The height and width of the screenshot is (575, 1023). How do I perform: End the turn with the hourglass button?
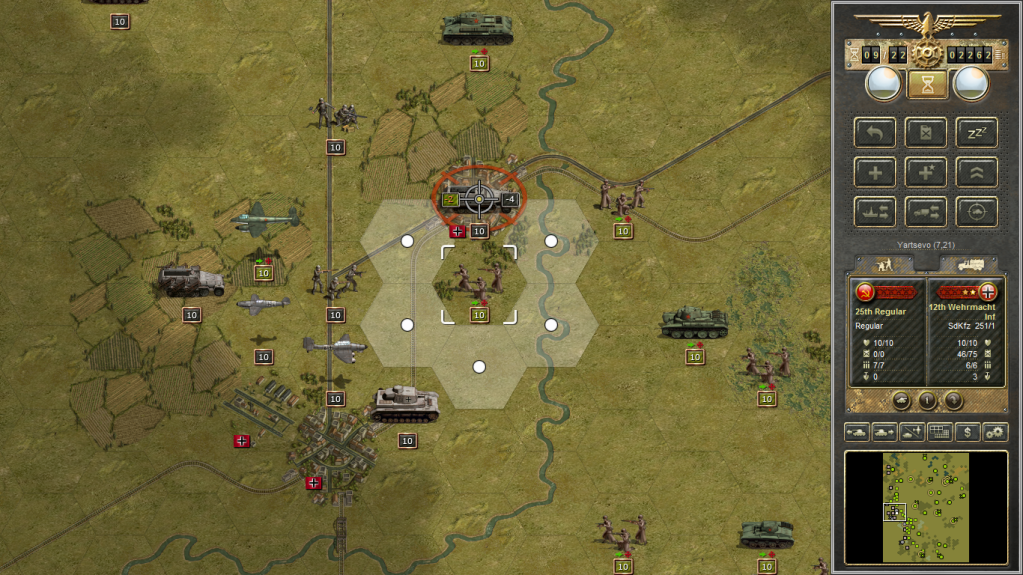[927, 85]
